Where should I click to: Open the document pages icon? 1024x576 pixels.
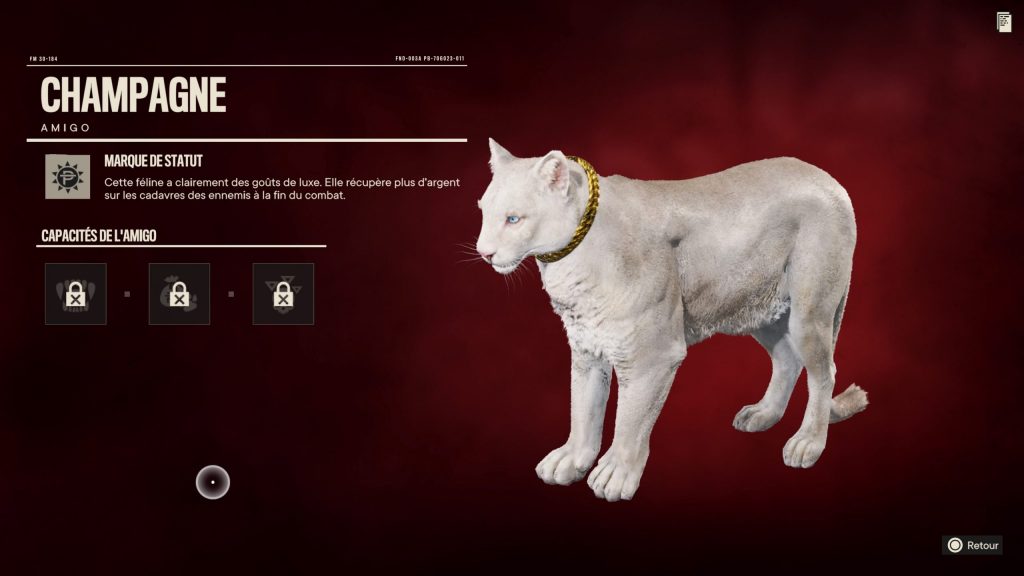[x=1003, y=22]
